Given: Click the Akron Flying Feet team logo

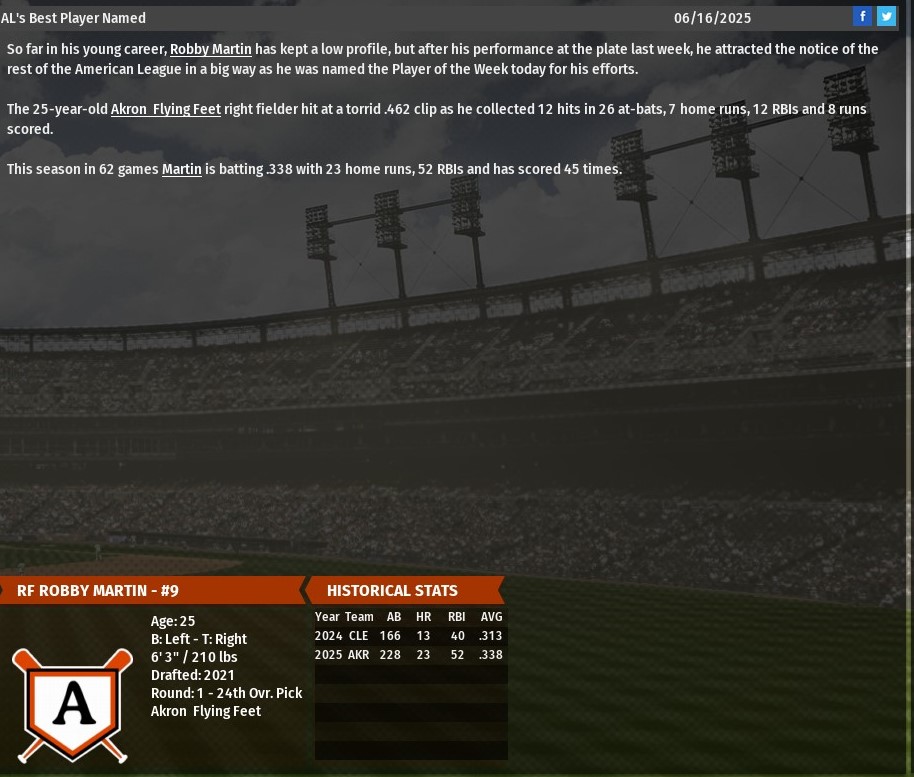Looking at the screenshot, I should (72, 705).
